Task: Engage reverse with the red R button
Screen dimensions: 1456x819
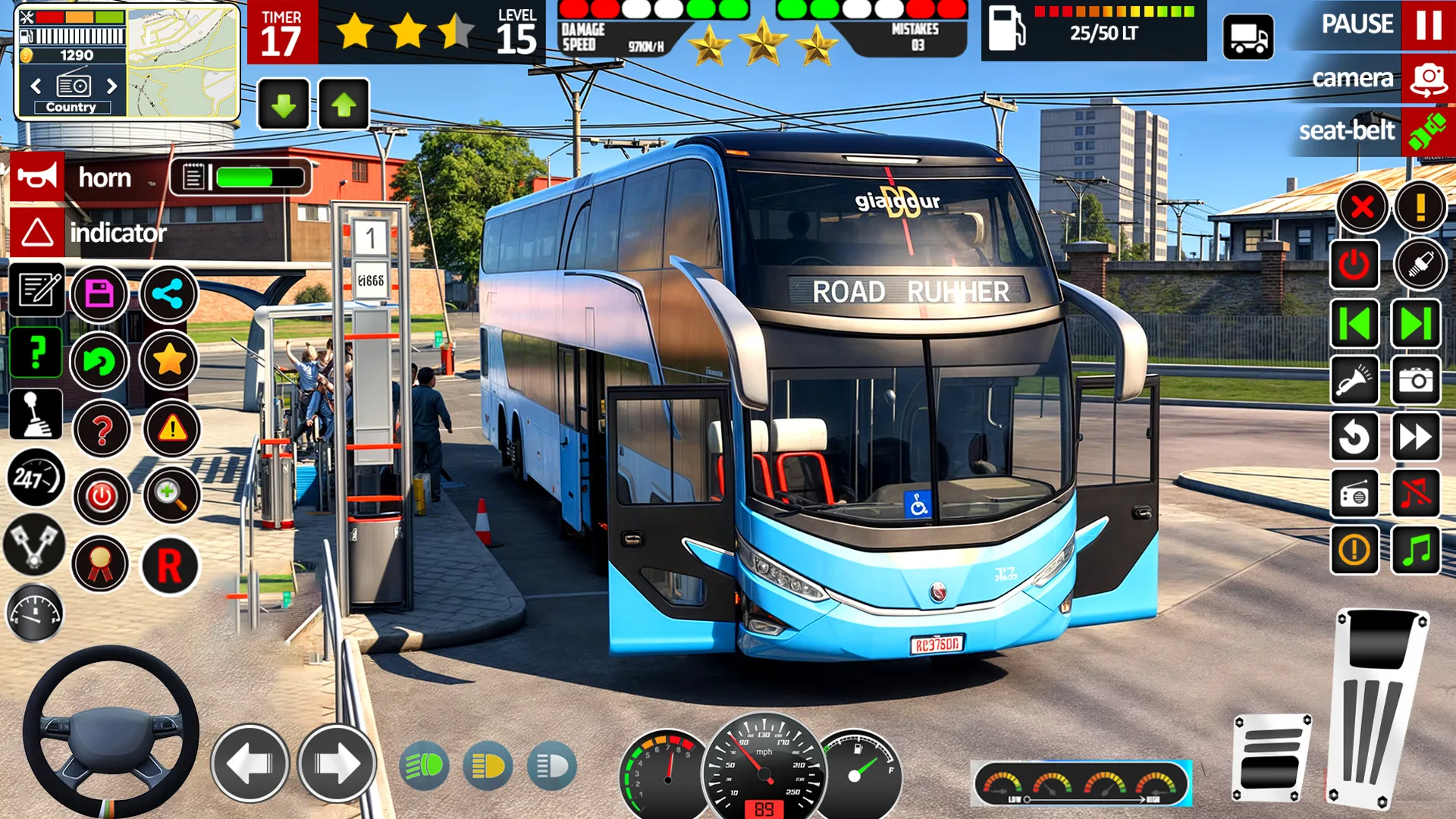Action: (170, 566)
